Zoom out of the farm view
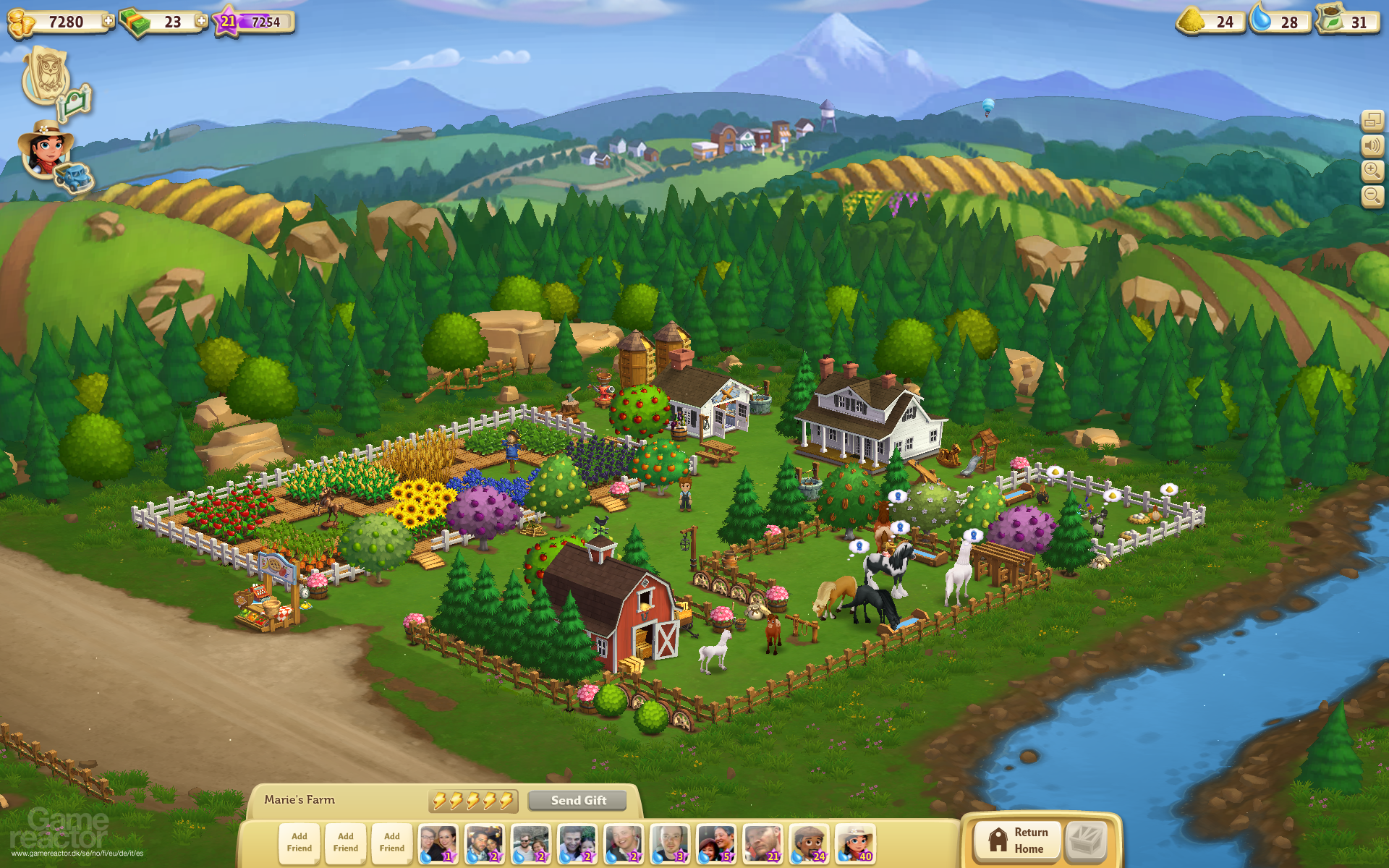Image resolution: width=1389 pixels, height=868 pixels. tap(1372, 195)
